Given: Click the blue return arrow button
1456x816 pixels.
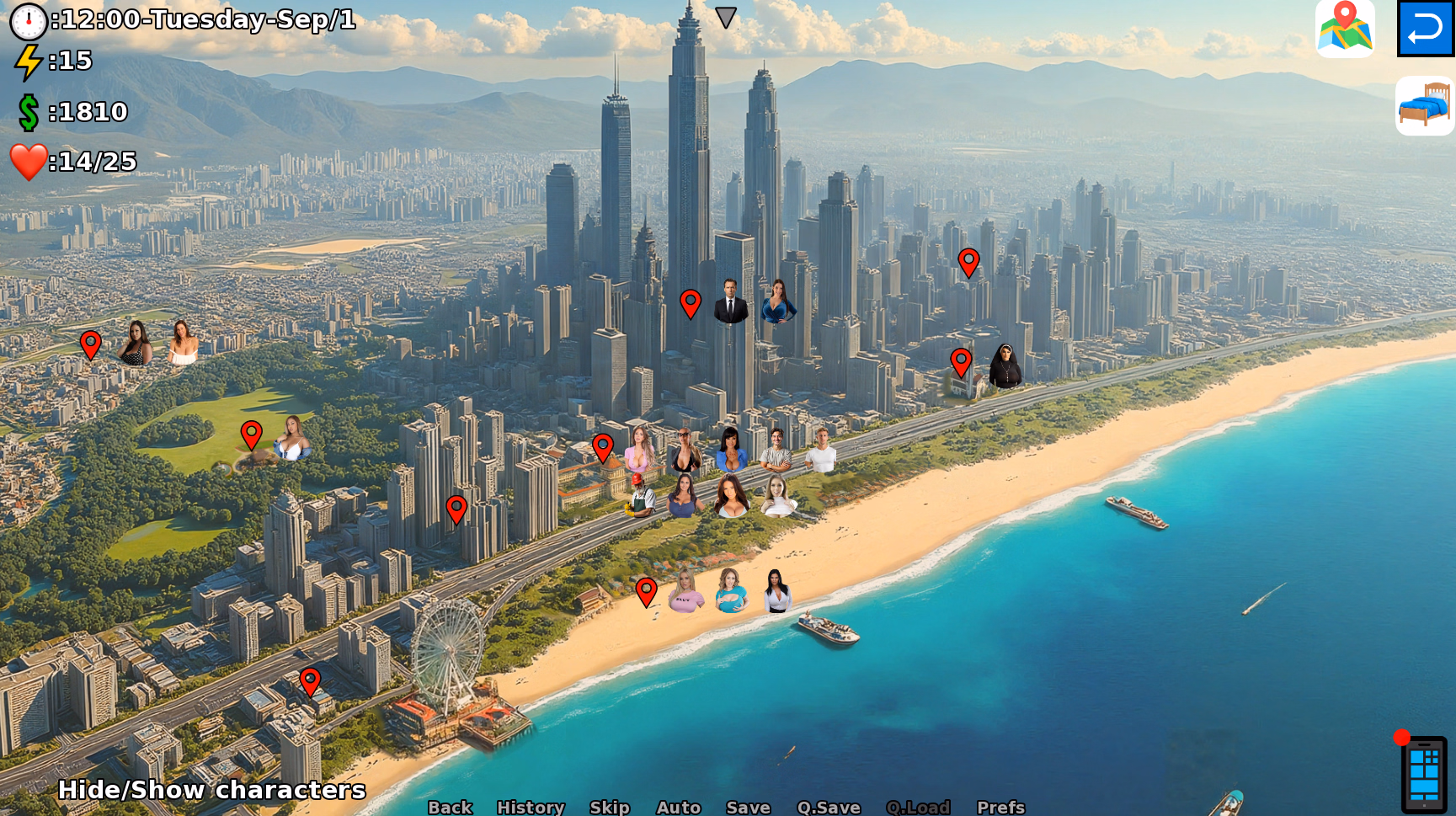Looking at the screenshot, I should click(1425, 28).
